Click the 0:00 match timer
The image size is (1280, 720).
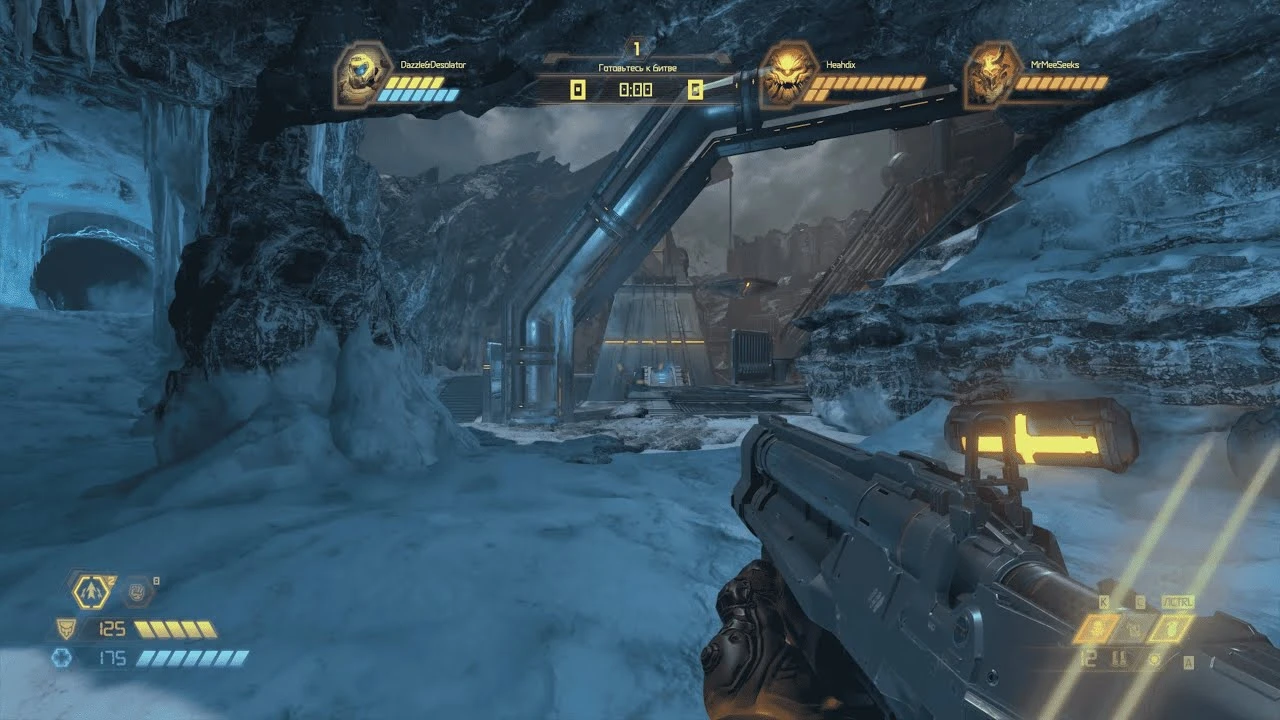634,91
